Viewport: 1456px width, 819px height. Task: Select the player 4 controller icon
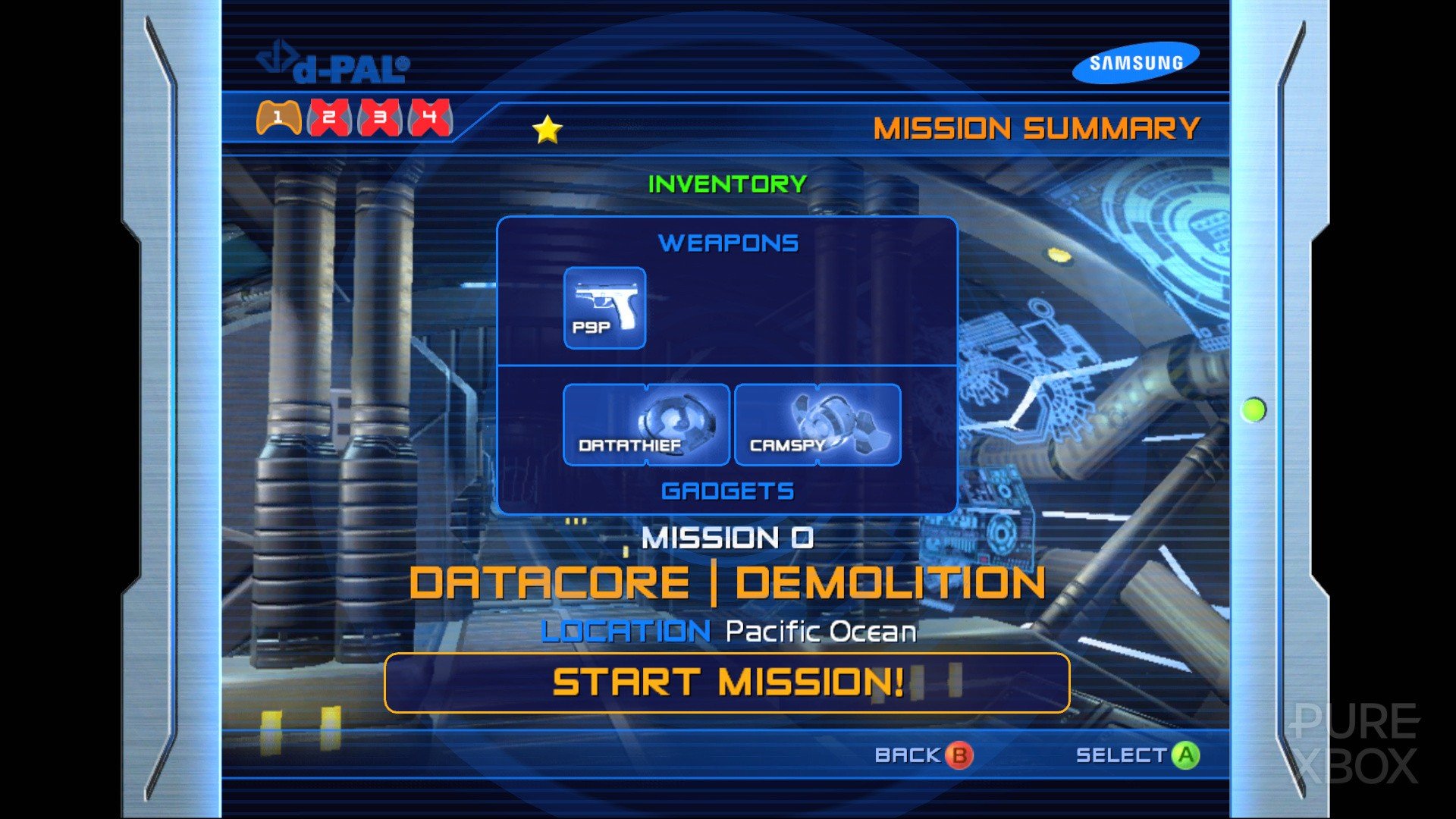pos(430,118)
